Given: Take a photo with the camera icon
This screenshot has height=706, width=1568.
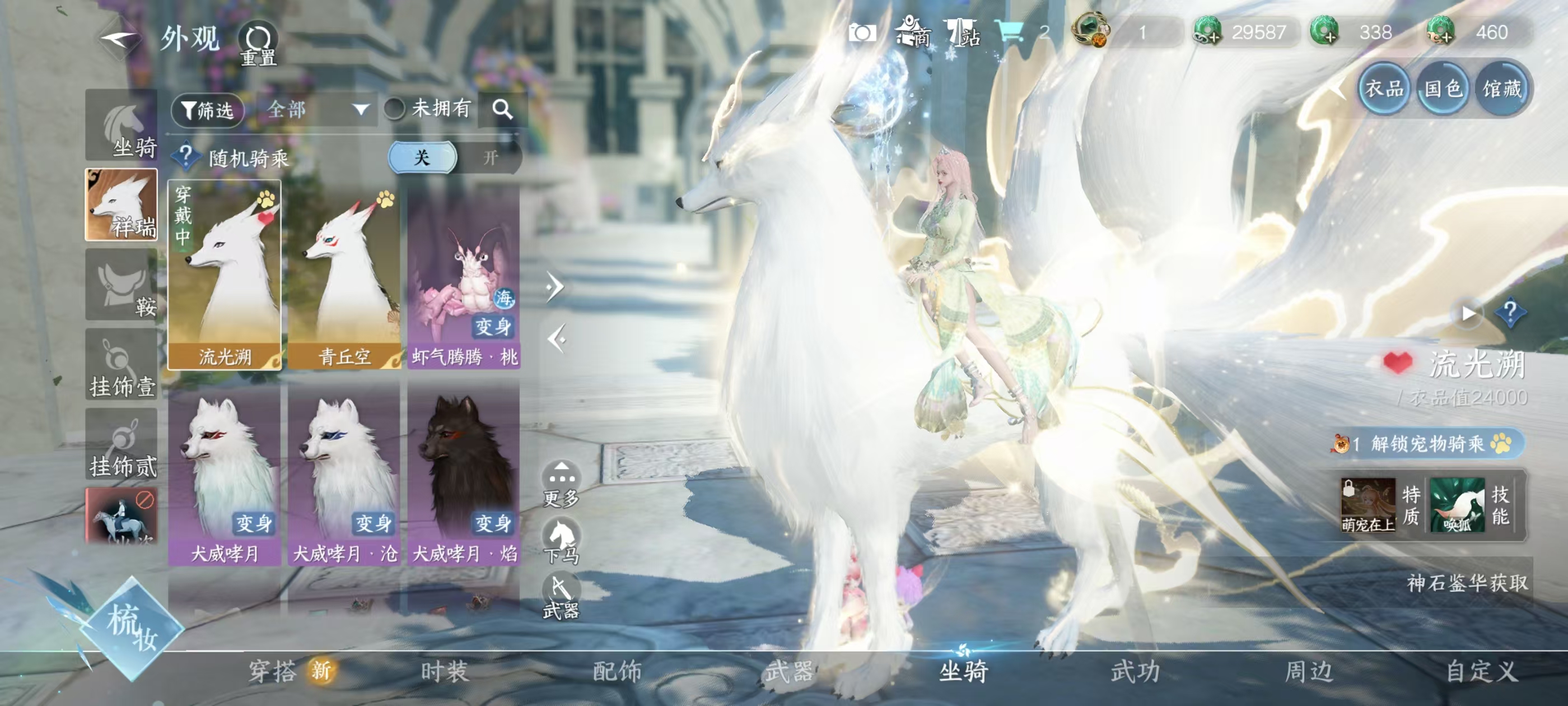Looking at the screenshot, I should click(x=862, y=32).
